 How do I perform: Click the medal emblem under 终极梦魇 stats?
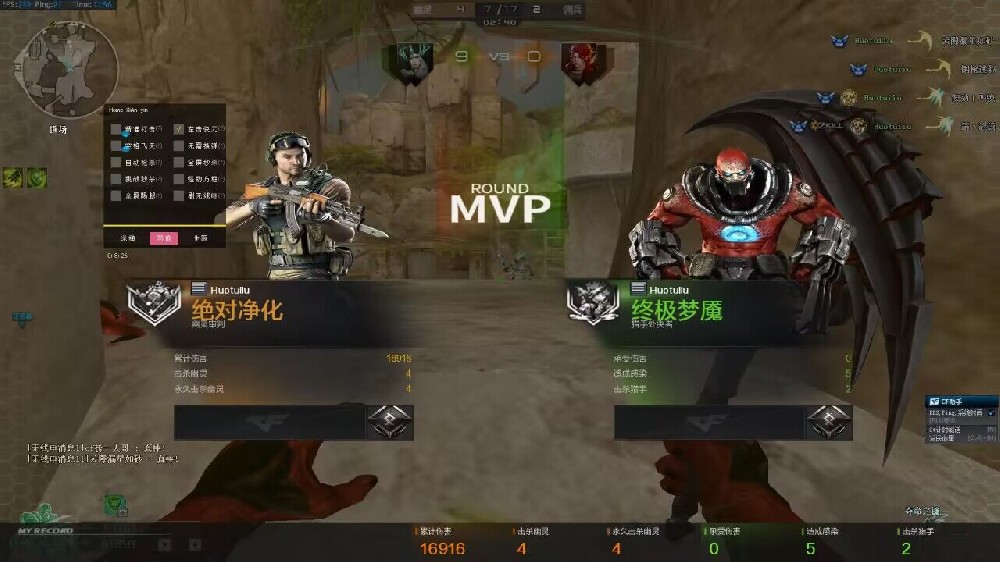[x=829, y=422]
